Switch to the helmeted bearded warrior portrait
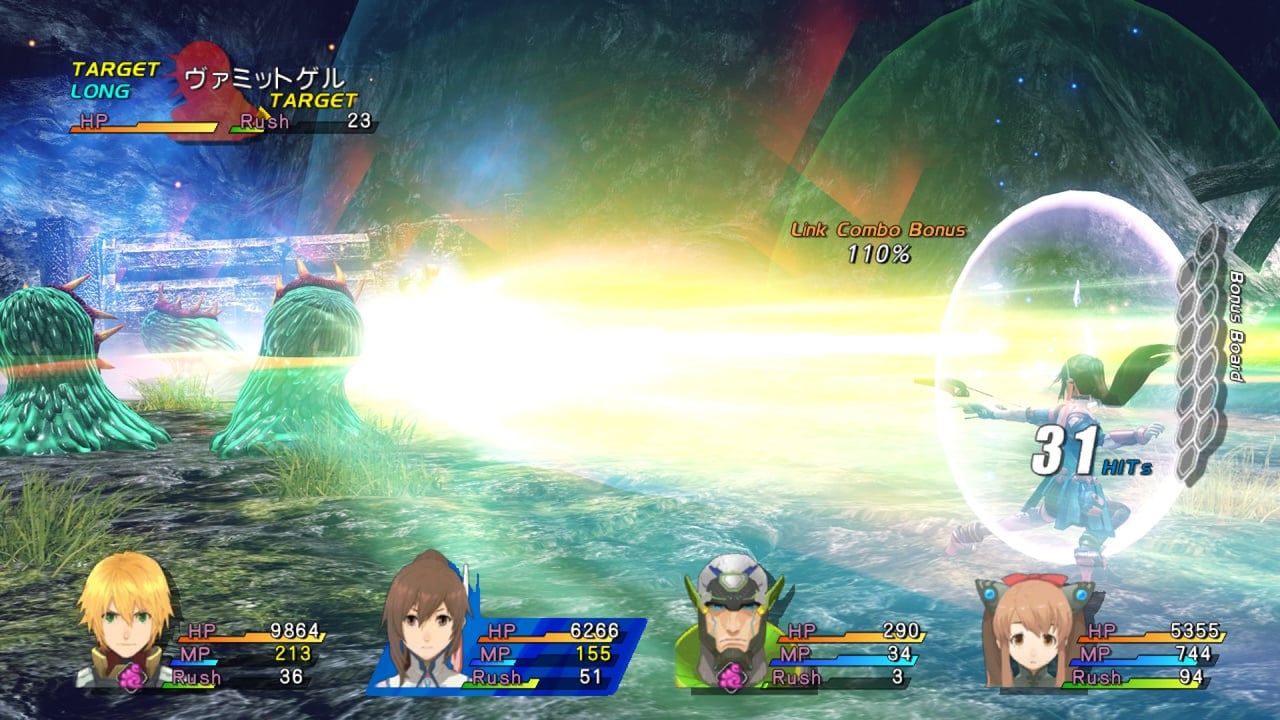Viewport: 1280px width, 720px height. click(730, 620)
